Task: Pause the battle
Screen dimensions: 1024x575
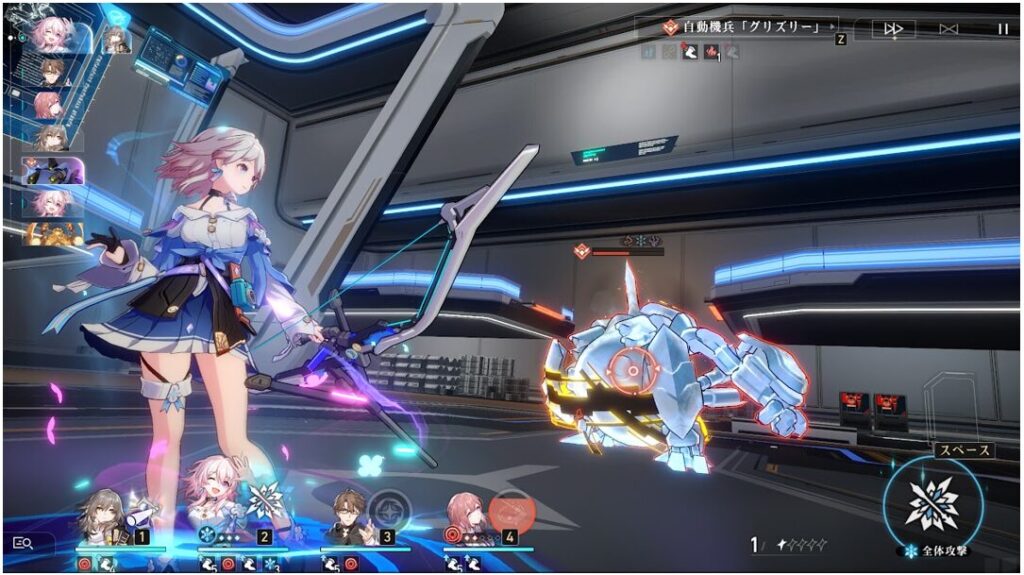Action: [1002, 29]
